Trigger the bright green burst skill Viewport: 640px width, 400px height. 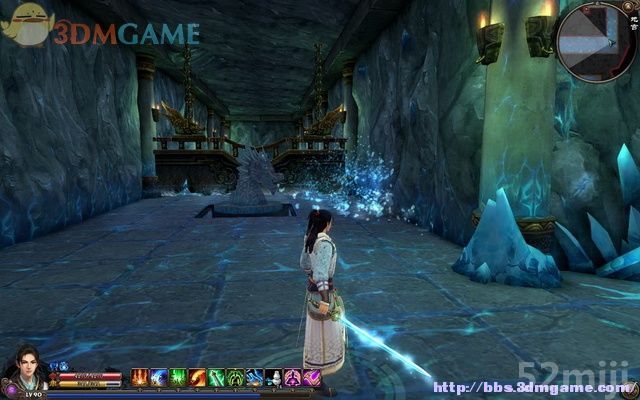tap(178, 377)
